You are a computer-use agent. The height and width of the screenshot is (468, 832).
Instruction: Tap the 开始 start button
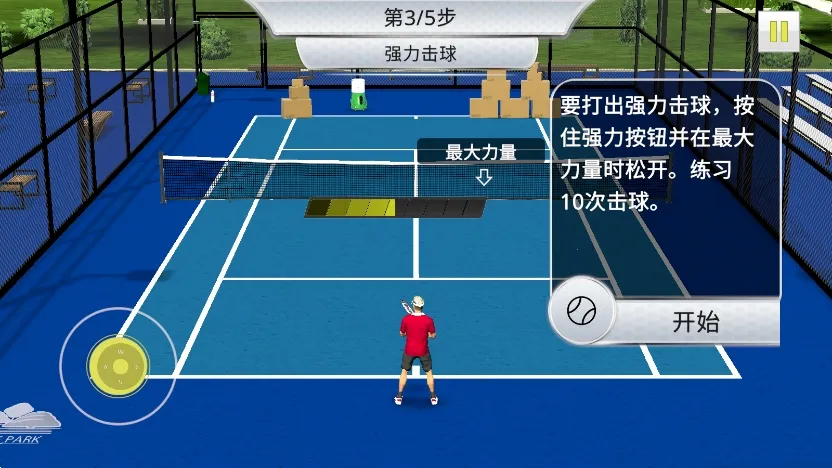[x=695, y=321]
